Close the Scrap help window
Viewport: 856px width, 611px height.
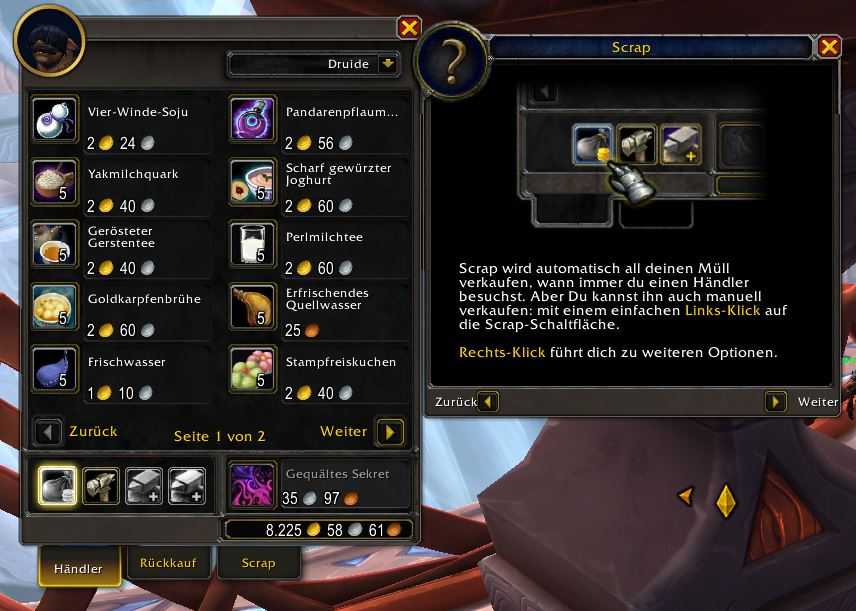829,47
